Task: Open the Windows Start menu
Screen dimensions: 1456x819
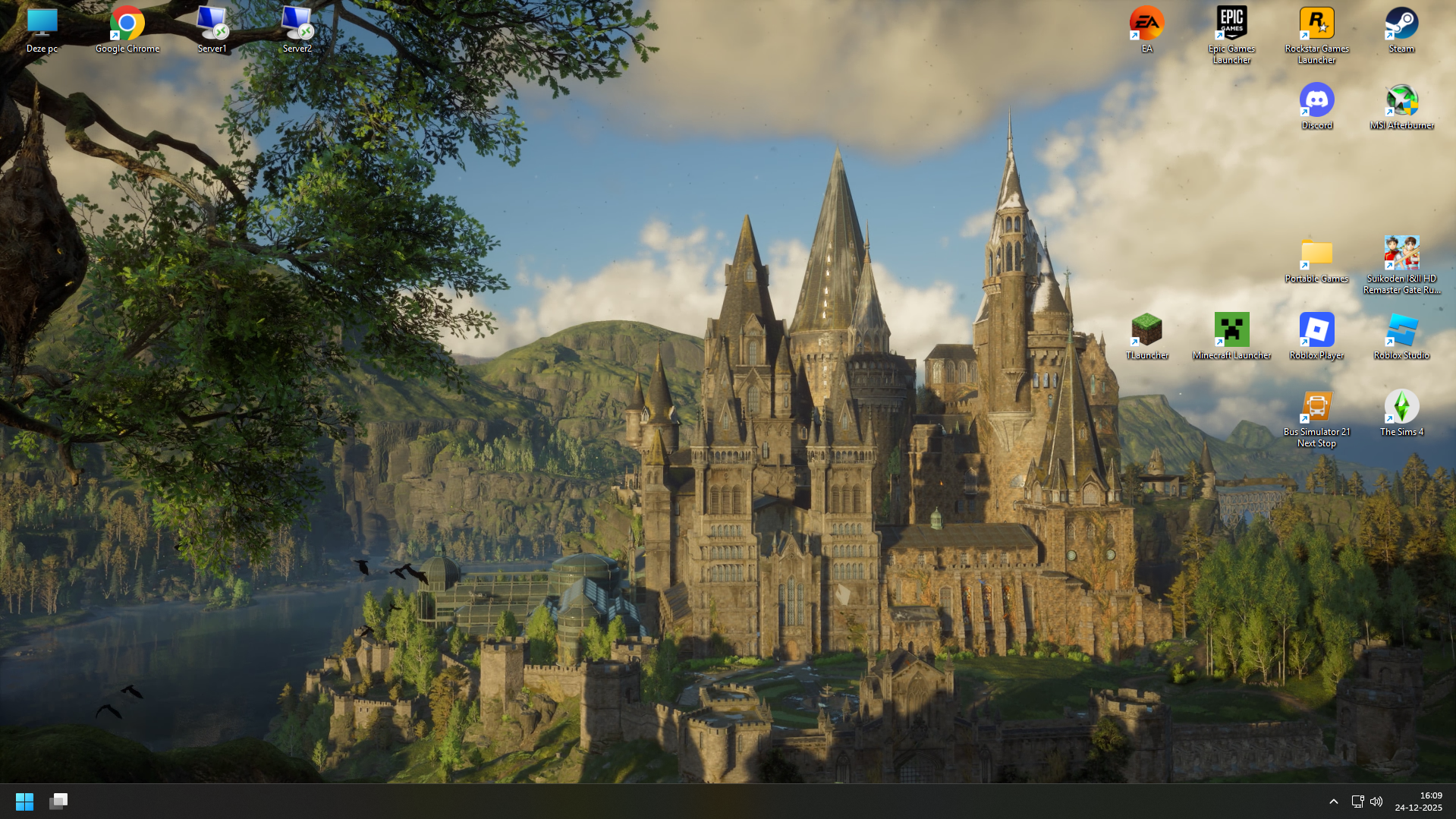Action: [x=24, y=801]
